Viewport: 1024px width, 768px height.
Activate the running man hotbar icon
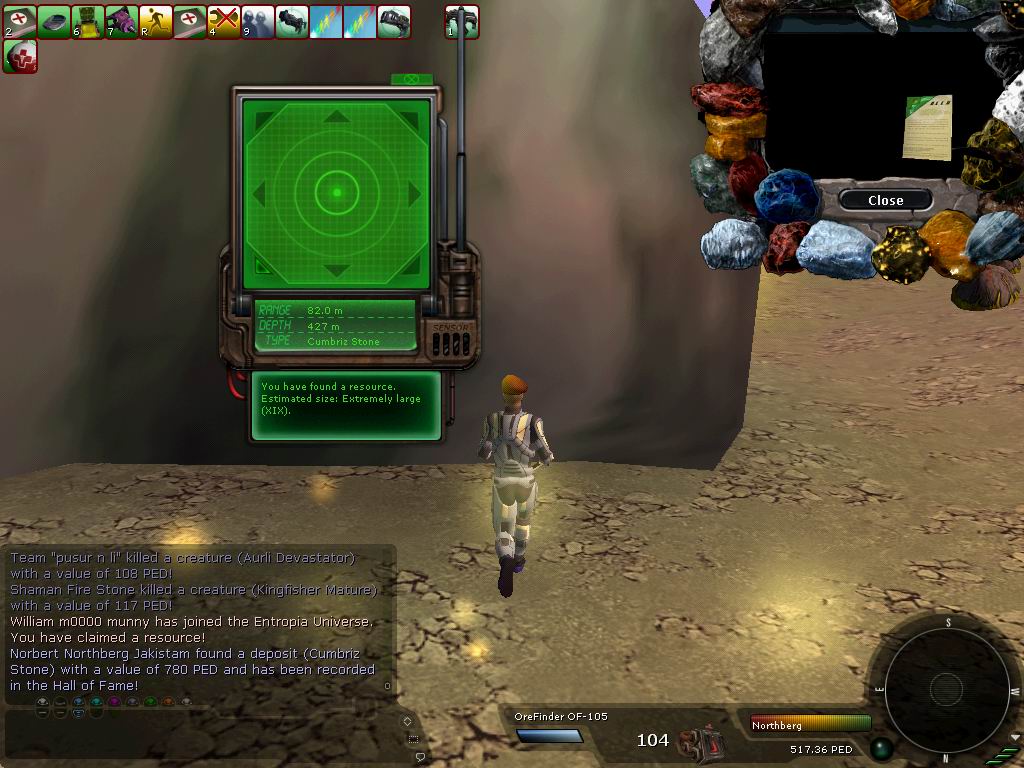pyautogui.click(x=156, y=21)
